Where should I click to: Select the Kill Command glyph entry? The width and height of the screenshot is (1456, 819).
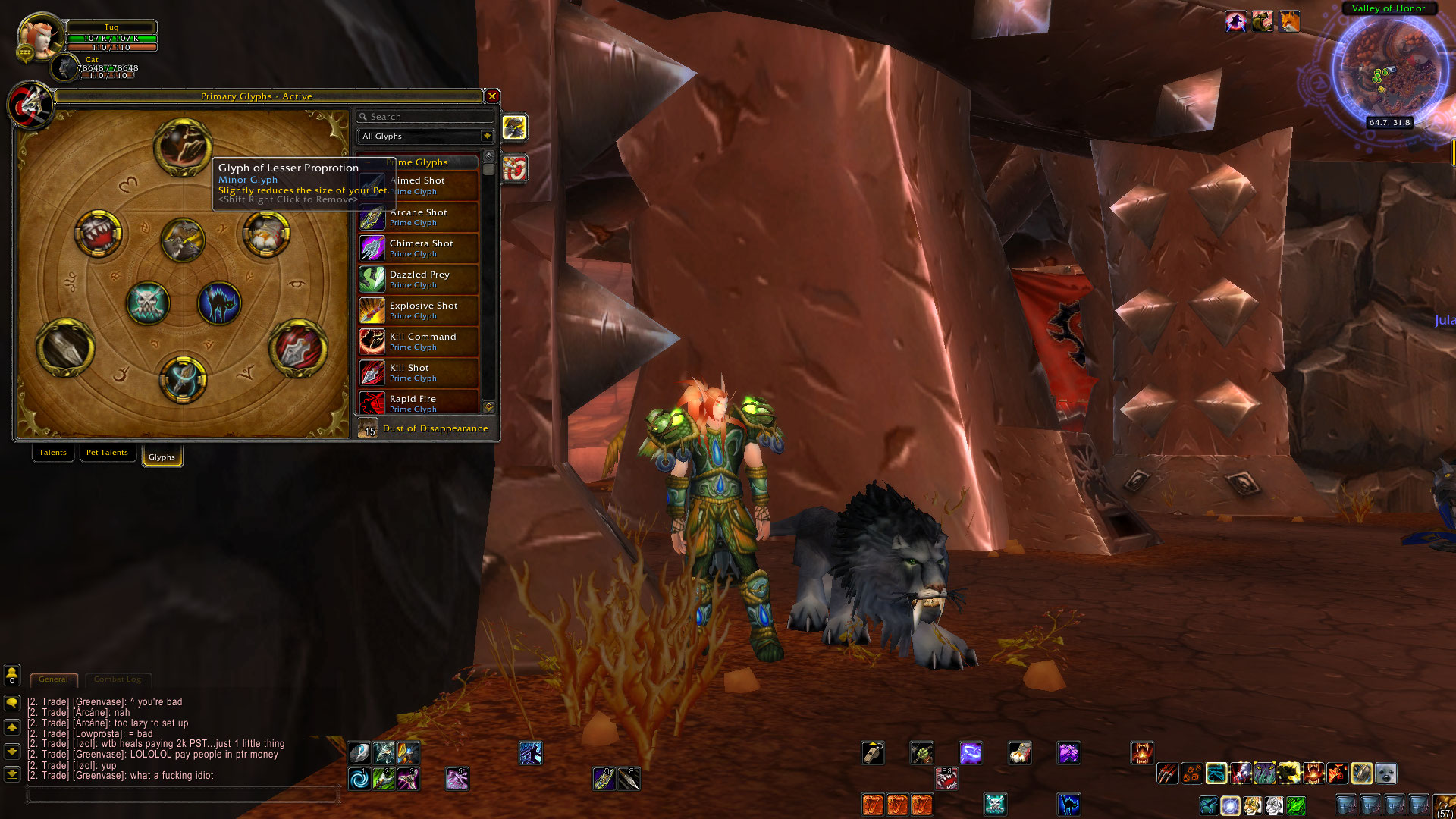coord(422,341)
